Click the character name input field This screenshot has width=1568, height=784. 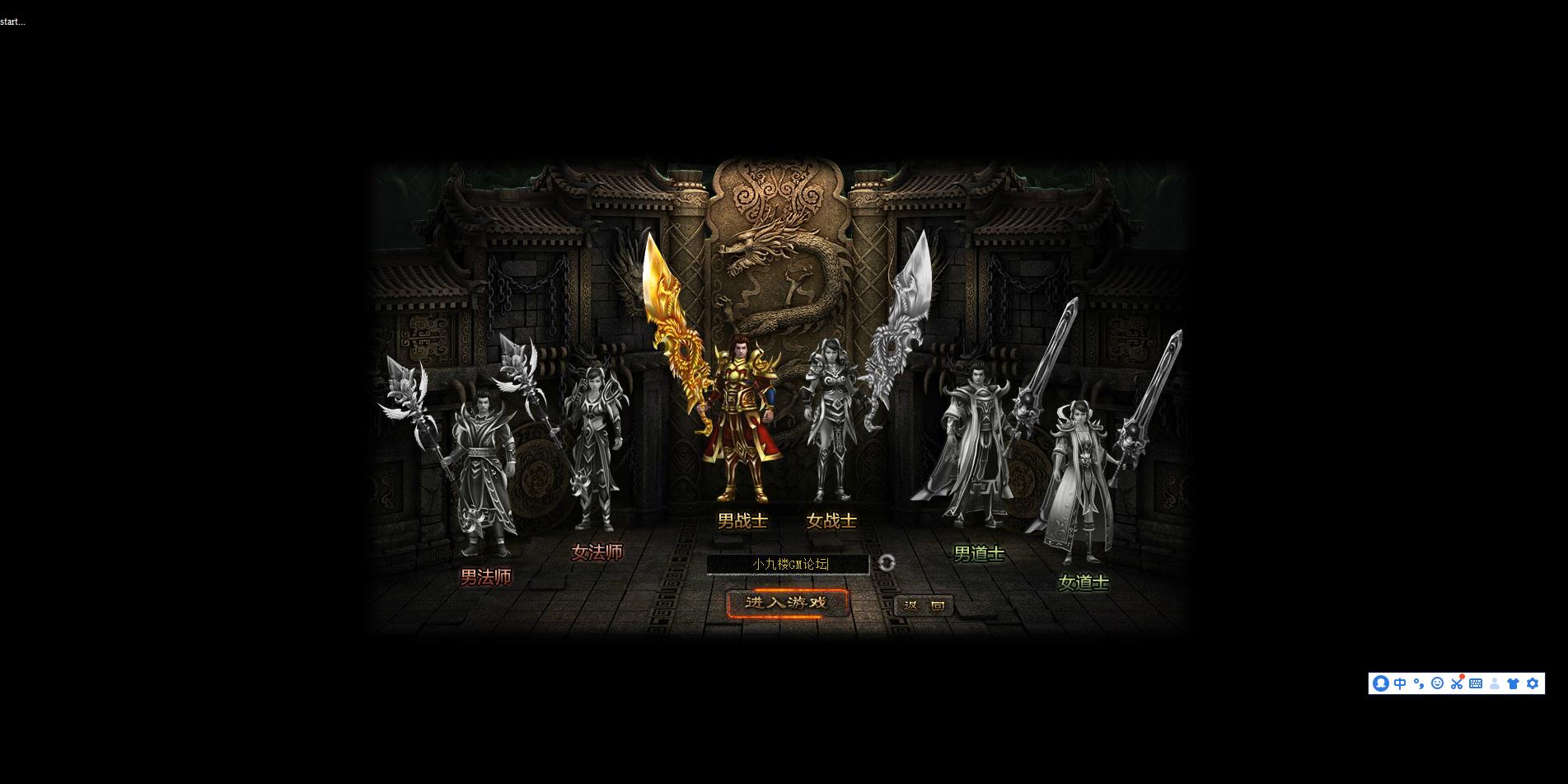(788, 564)
